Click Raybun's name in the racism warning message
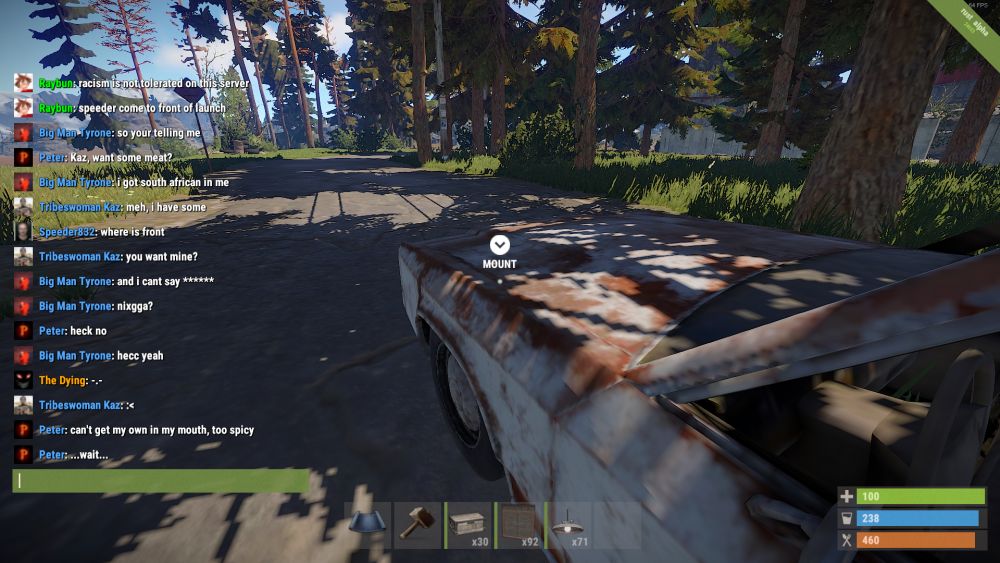The width and height of the screenshot is (1000, 563). pyautogui.click(x=57, y=83)
